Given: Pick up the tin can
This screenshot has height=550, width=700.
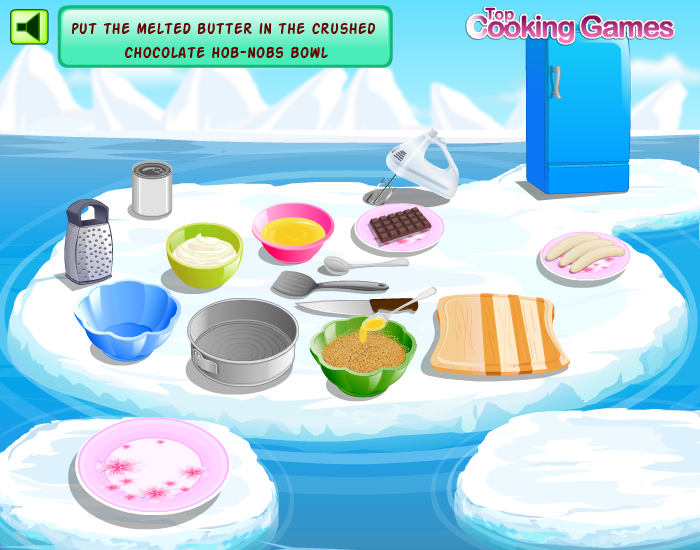Looking at the screenshot, I should 152,189.
